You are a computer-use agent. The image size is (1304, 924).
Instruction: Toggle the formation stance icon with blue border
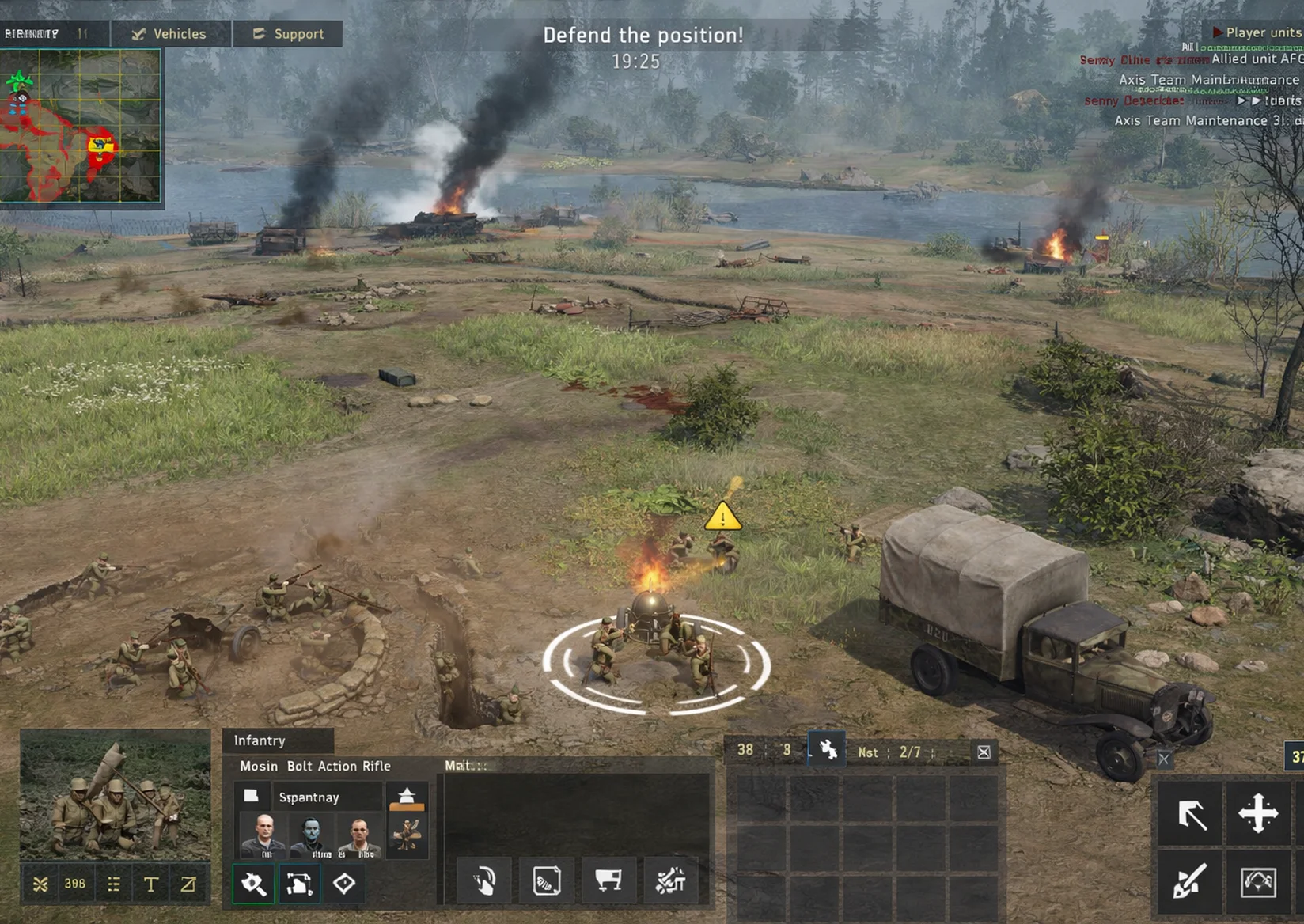coord(298,884)
